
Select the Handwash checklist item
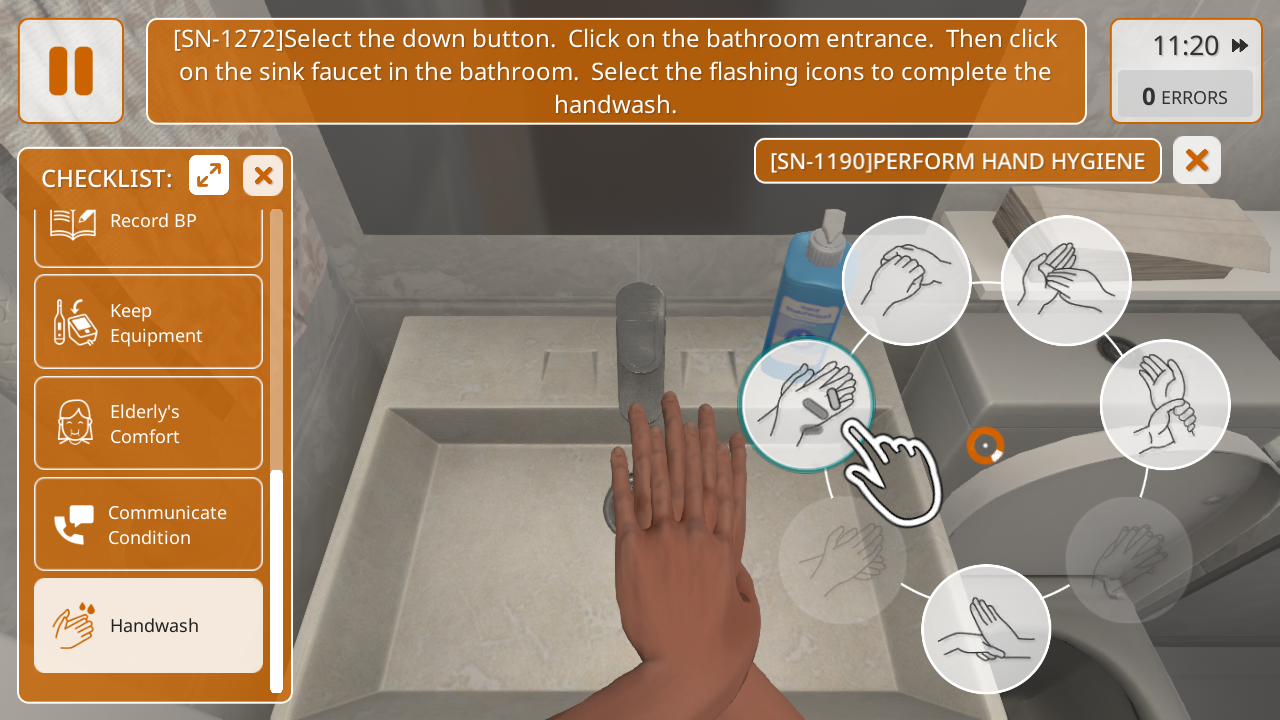pos(148,625)
